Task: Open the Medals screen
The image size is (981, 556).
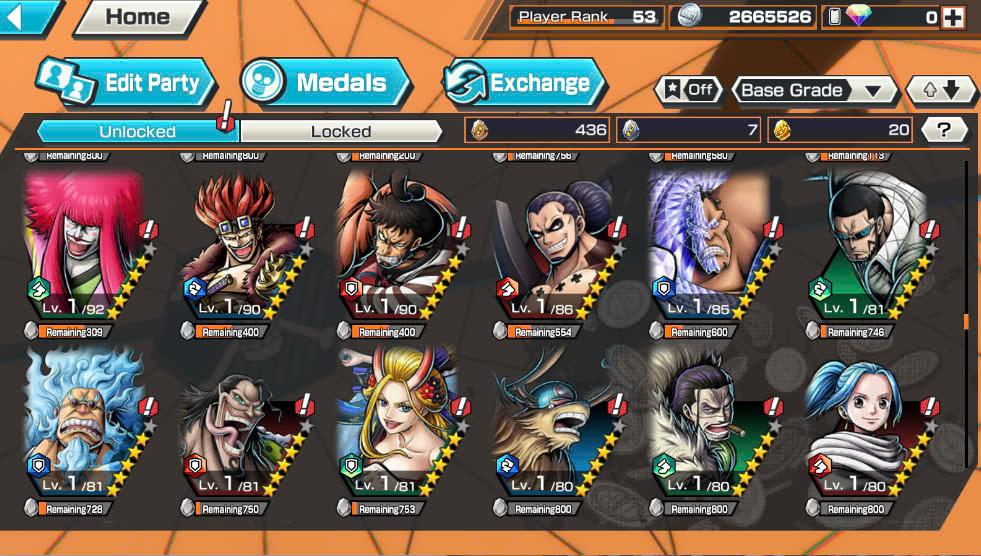Action: point(327,83)
